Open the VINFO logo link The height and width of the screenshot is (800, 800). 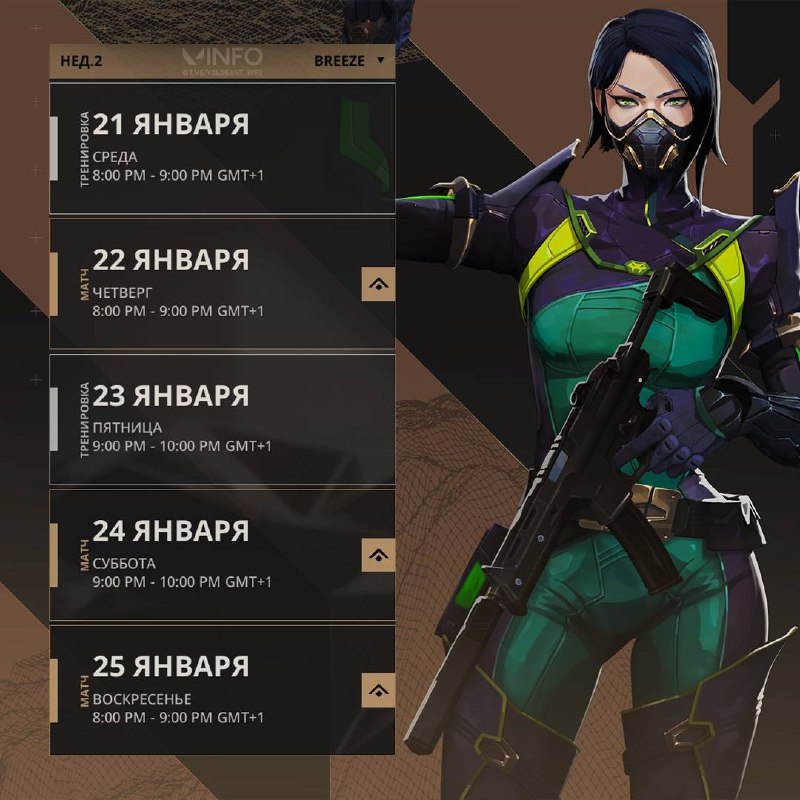pyautogui.click(x=223, y=59)
